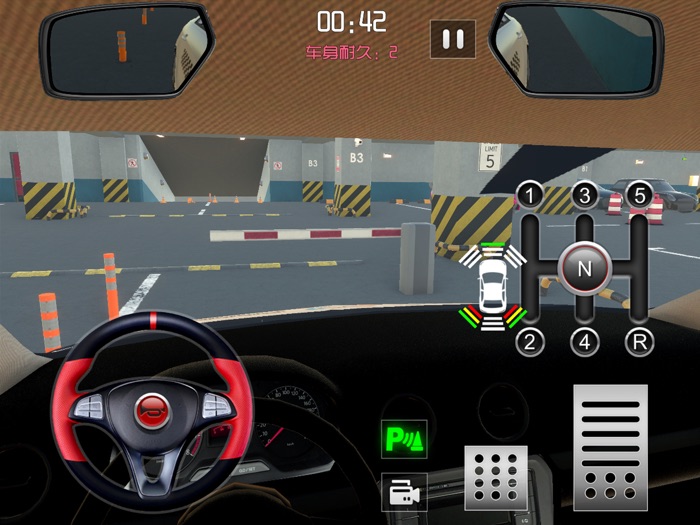
Task: Engage reverse gear R
Action: coord(639,342)
